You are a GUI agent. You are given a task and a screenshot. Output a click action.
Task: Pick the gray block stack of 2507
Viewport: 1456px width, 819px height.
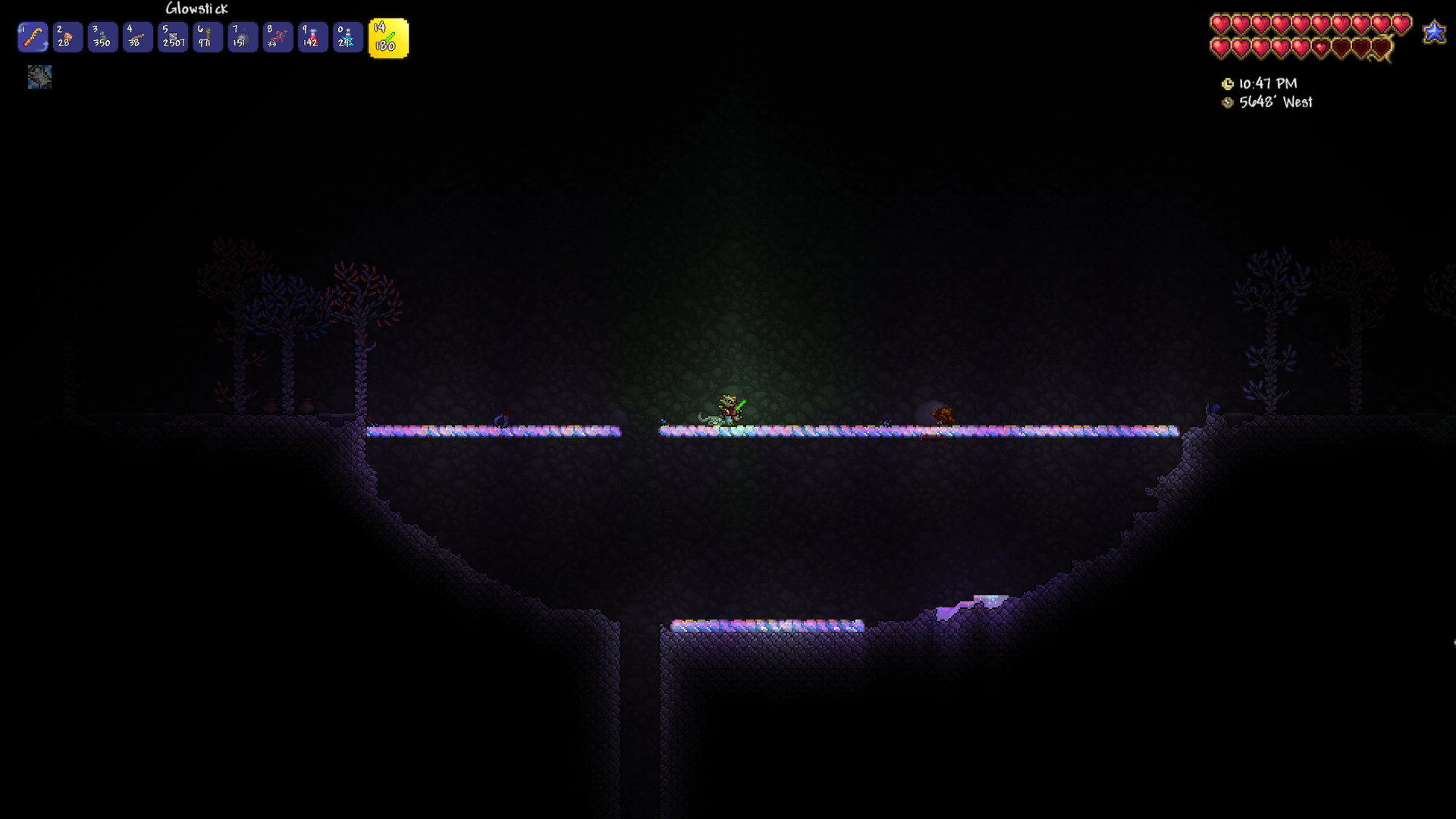pos(173,37)
